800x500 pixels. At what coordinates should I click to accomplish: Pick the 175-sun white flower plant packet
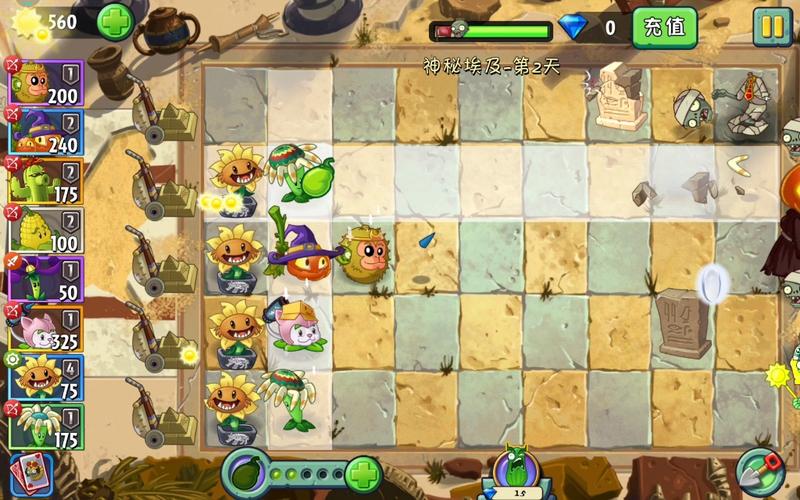[45, 426]
